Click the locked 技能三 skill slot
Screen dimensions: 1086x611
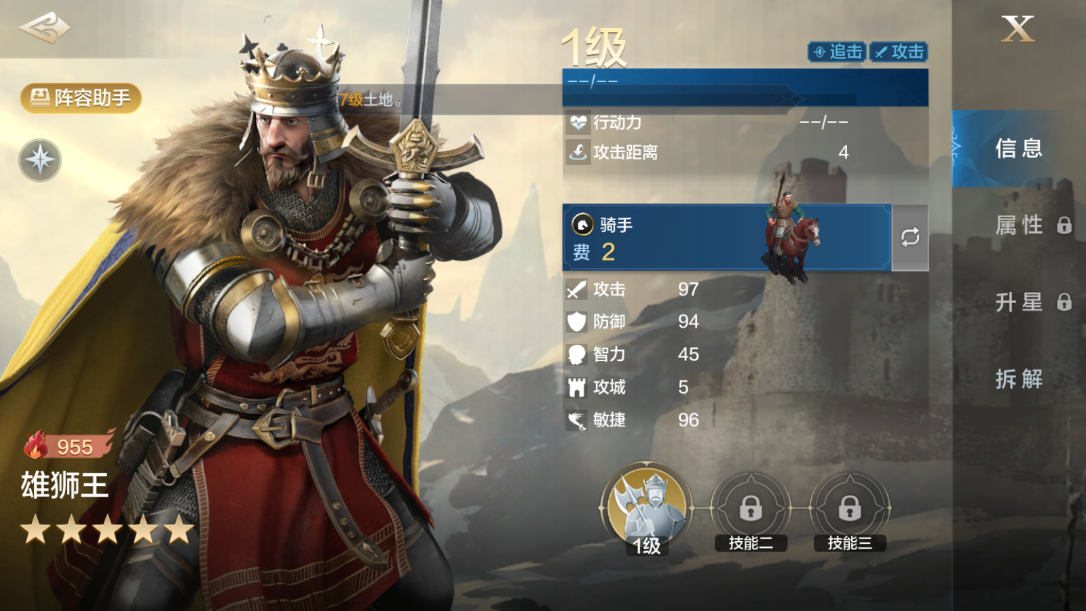point(849,509)
